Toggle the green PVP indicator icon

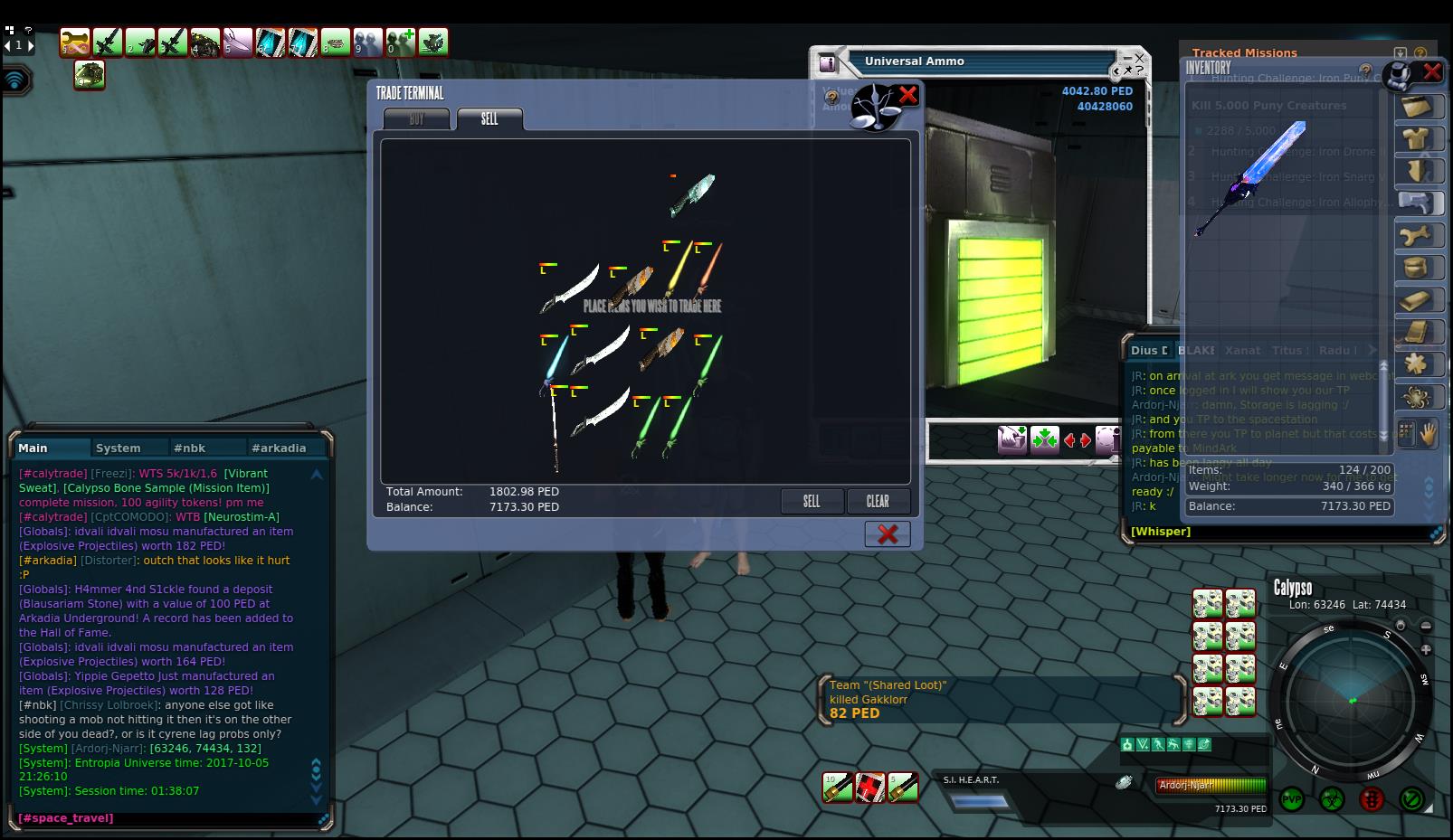(1291, 799)
